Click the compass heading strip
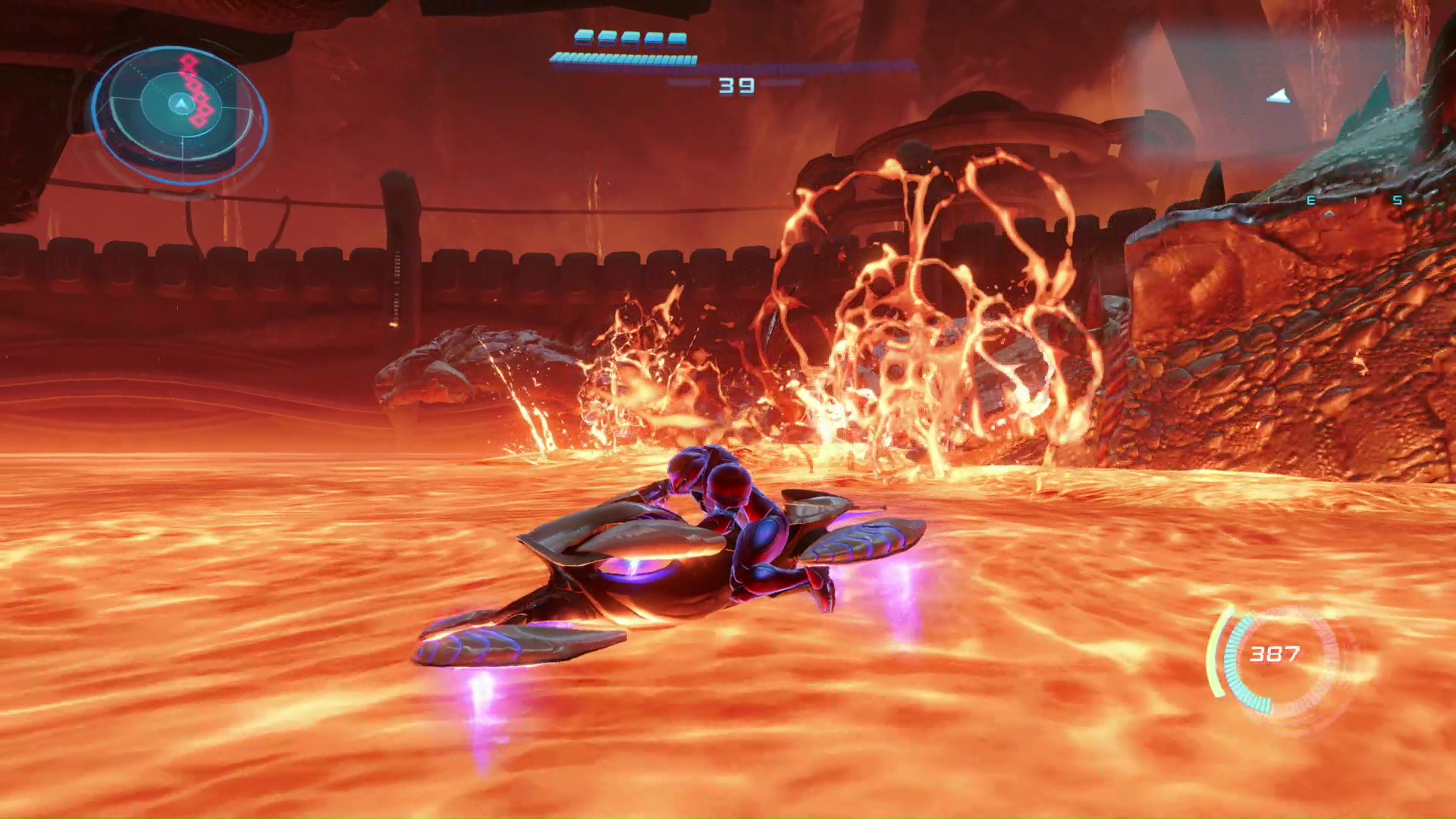 click(x=1354, y=201)
